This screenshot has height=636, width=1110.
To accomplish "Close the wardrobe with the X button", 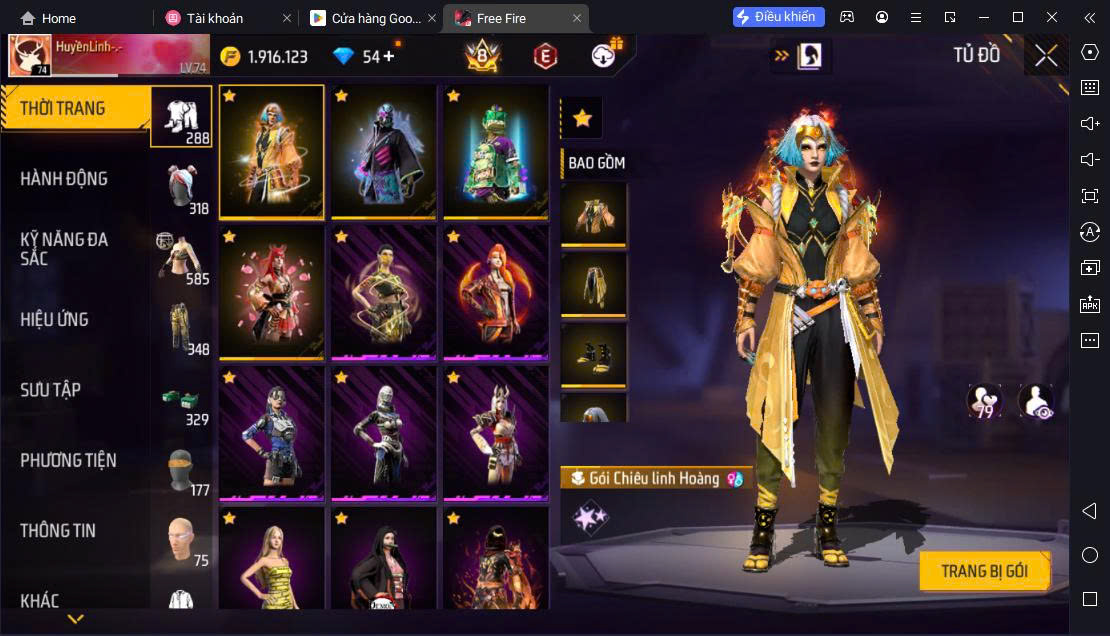I will (1045, 56).
